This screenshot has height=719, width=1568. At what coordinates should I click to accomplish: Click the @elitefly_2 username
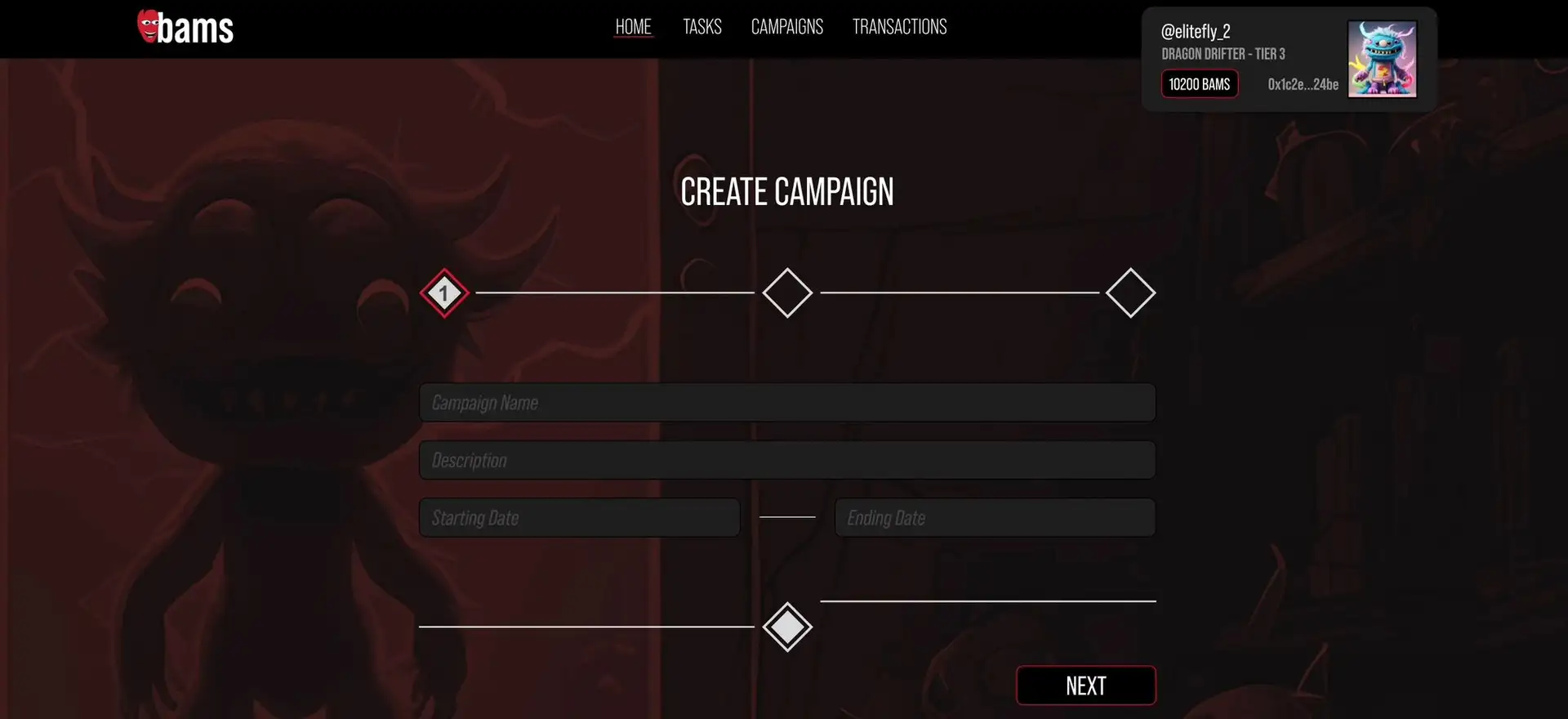click(1196, 32)
